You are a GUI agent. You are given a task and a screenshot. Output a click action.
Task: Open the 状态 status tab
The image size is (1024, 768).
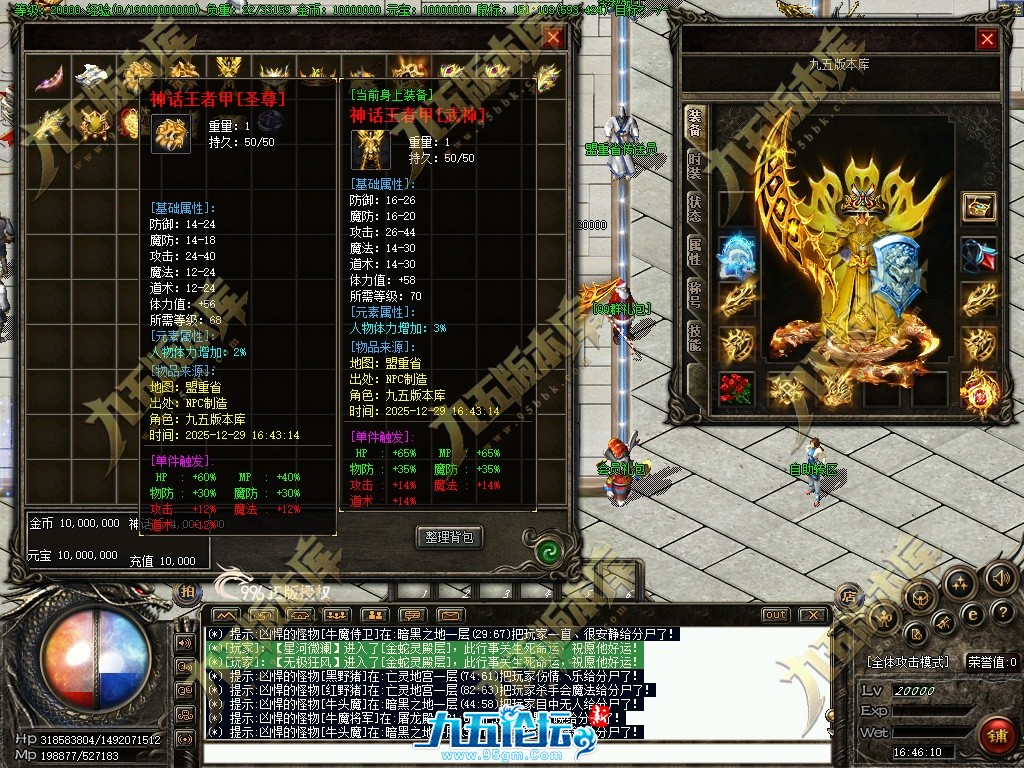[694, 209]
